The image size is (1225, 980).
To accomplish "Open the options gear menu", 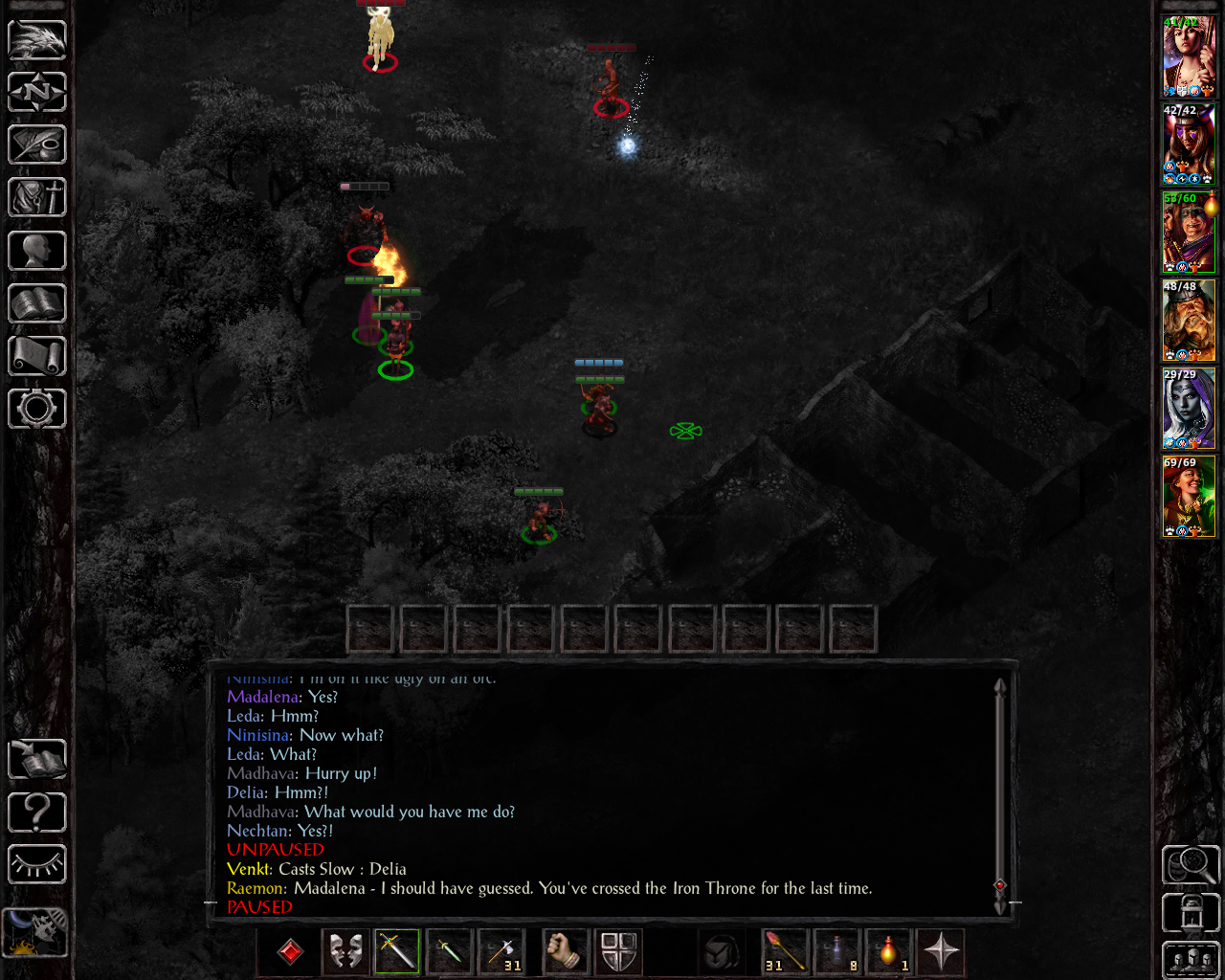I will 37,409.
